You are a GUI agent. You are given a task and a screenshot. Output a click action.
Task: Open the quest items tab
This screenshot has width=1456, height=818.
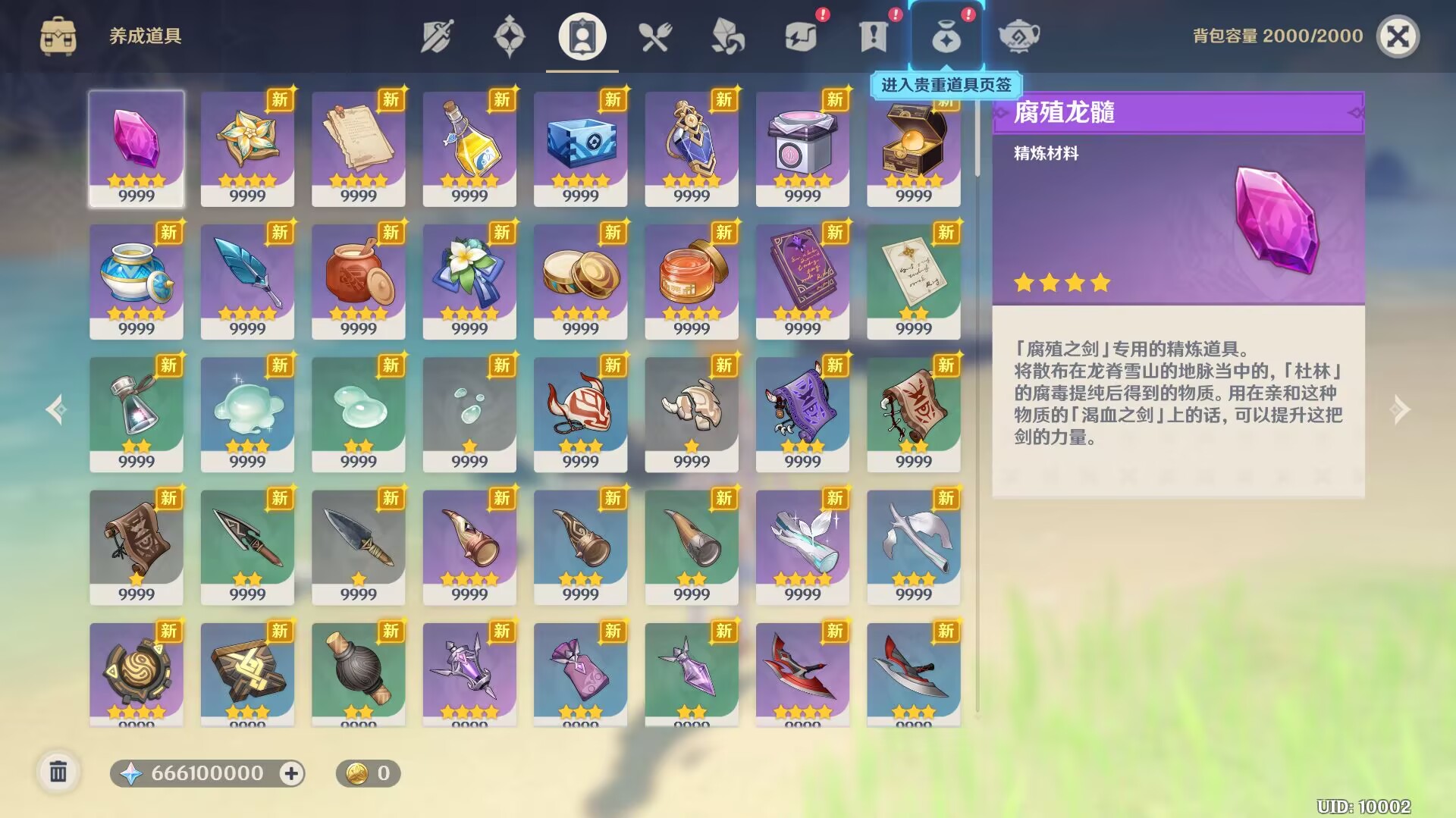pyautogui.click(x=873, y=36)
